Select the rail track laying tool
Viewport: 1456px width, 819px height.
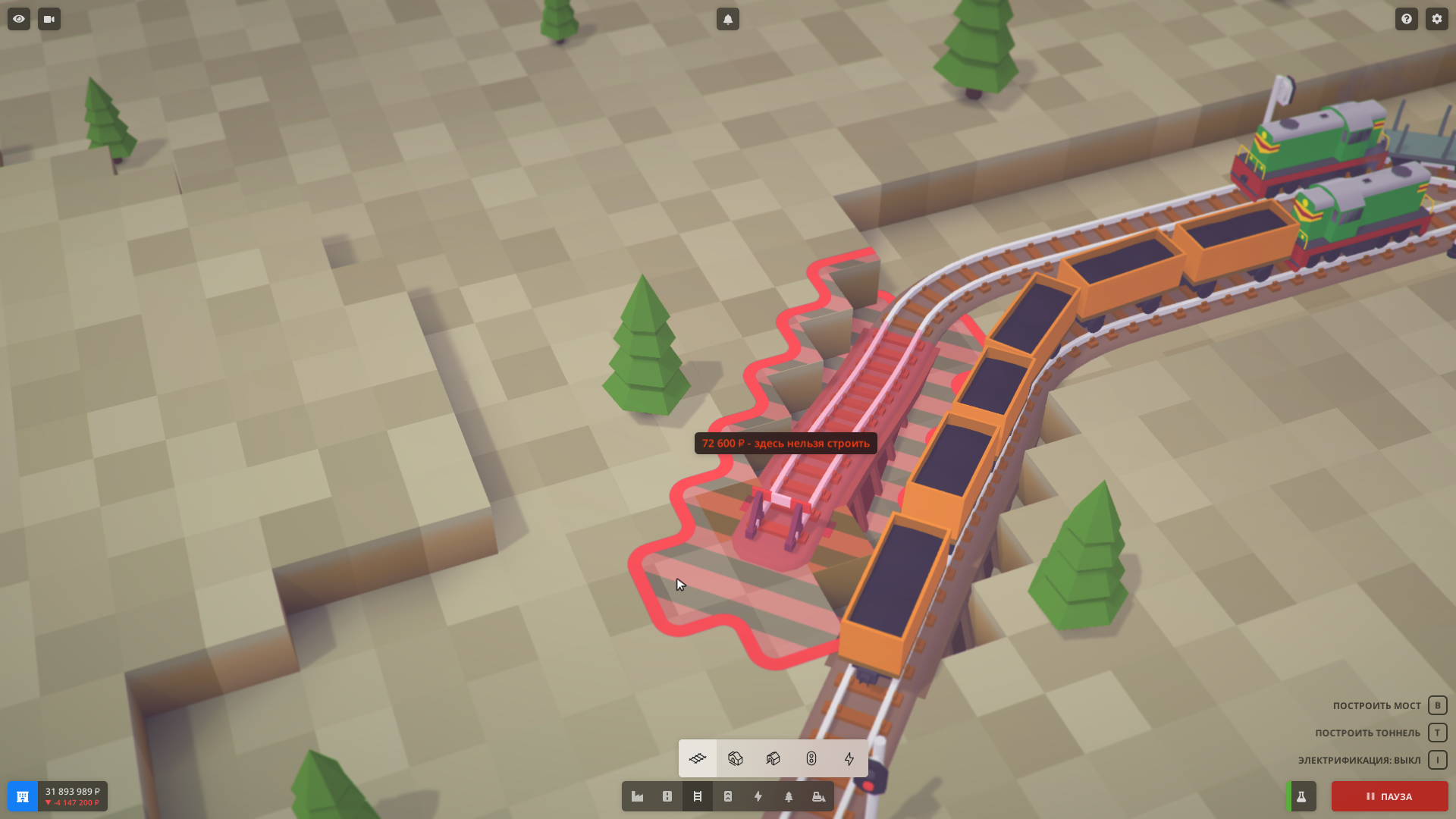pyautogui.click(x=698, y=758)
